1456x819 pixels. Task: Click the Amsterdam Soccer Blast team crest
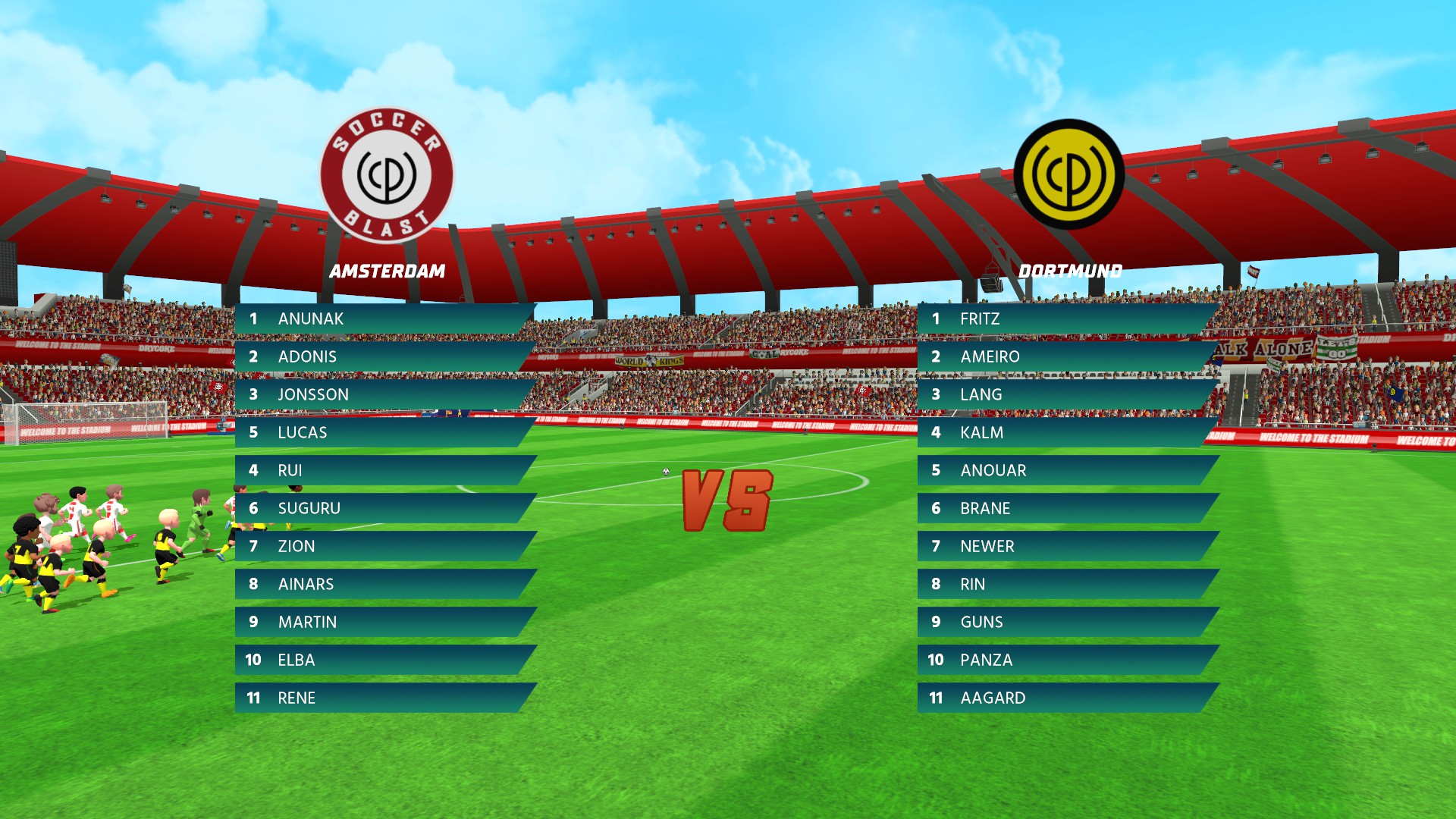(387, 175)
